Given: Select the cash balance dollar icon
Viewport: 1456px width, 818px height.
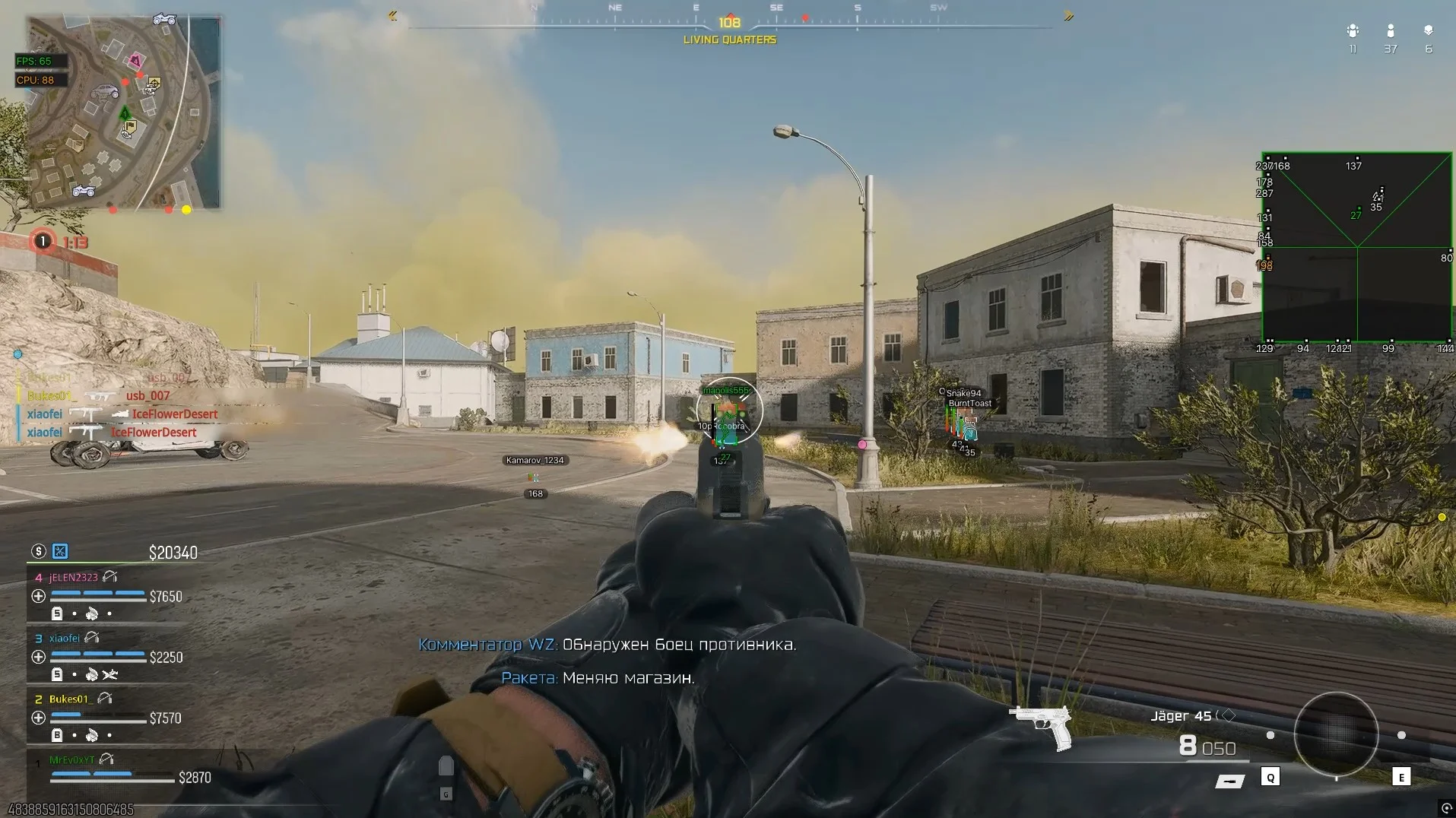Looking at the screenshot, I should [38, 551].
